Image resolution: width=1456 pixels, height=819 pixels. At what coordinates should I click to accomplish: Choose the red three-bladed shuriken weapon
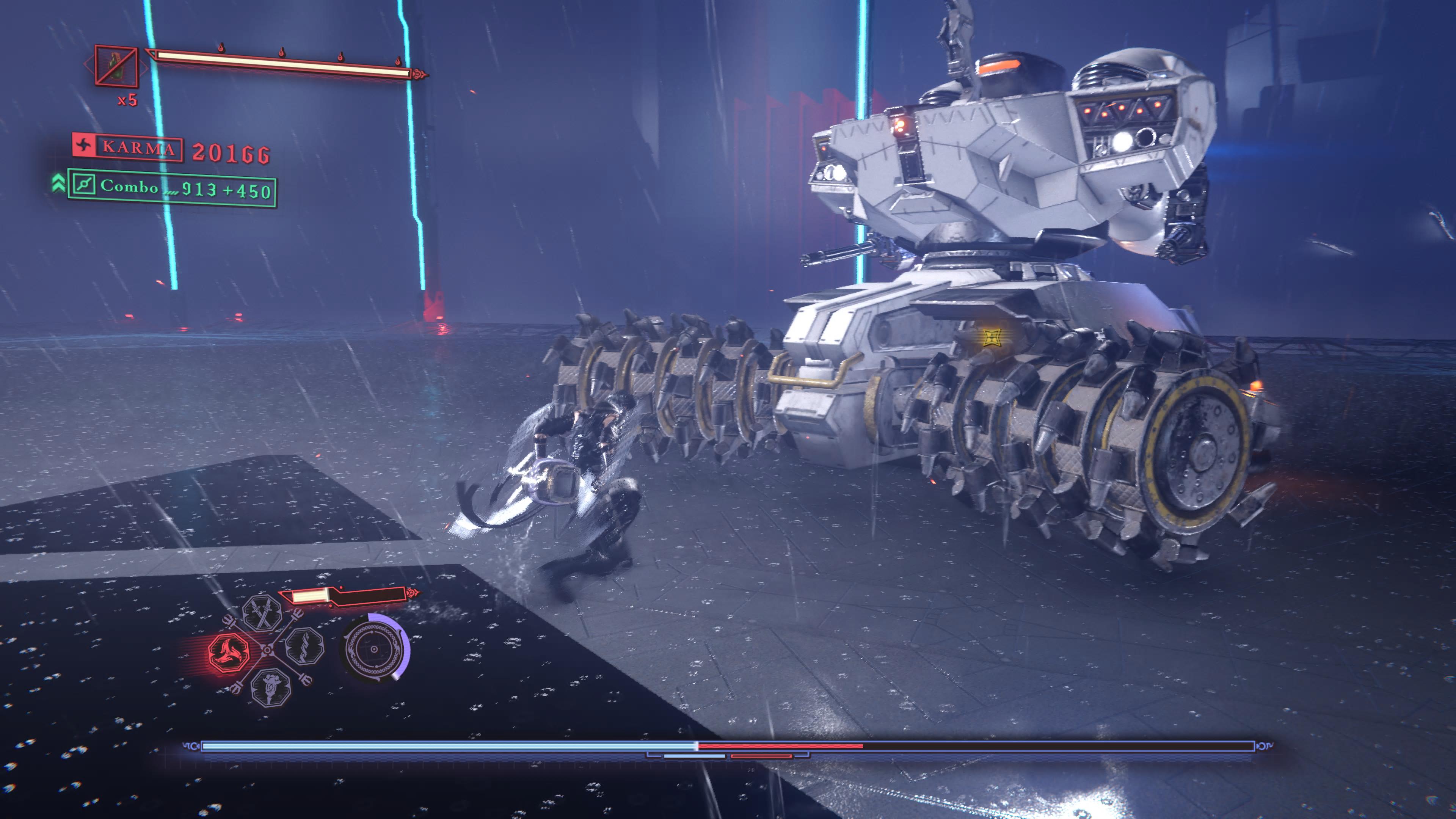tap(229, 652)
